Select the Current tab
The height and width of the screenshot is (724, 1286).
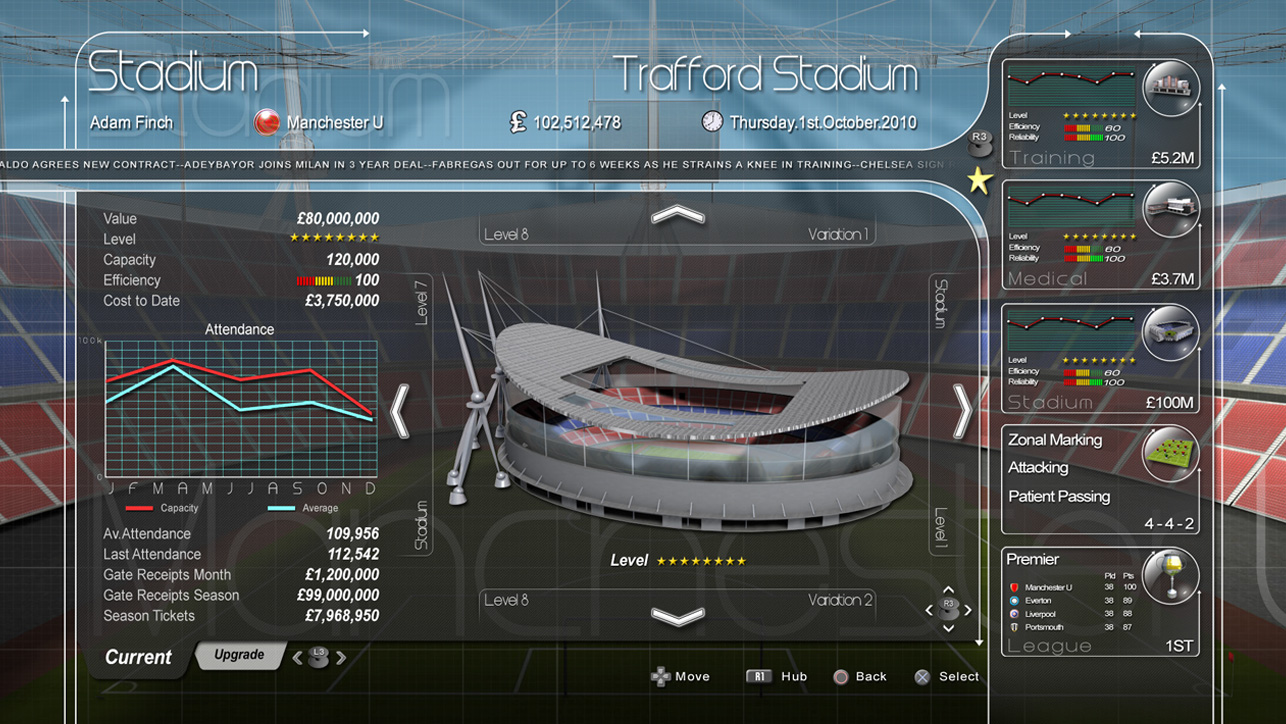click(x=138, y=657)
